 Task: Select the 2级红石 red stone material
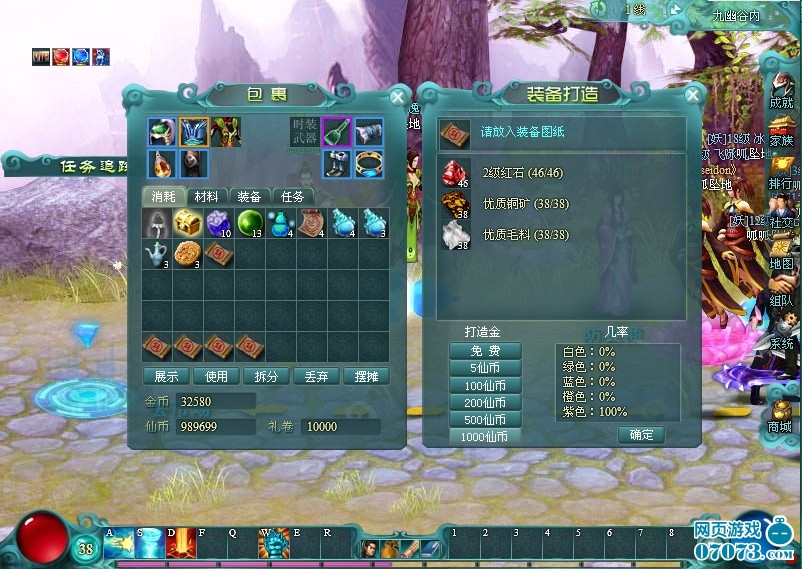coord(456,173)
